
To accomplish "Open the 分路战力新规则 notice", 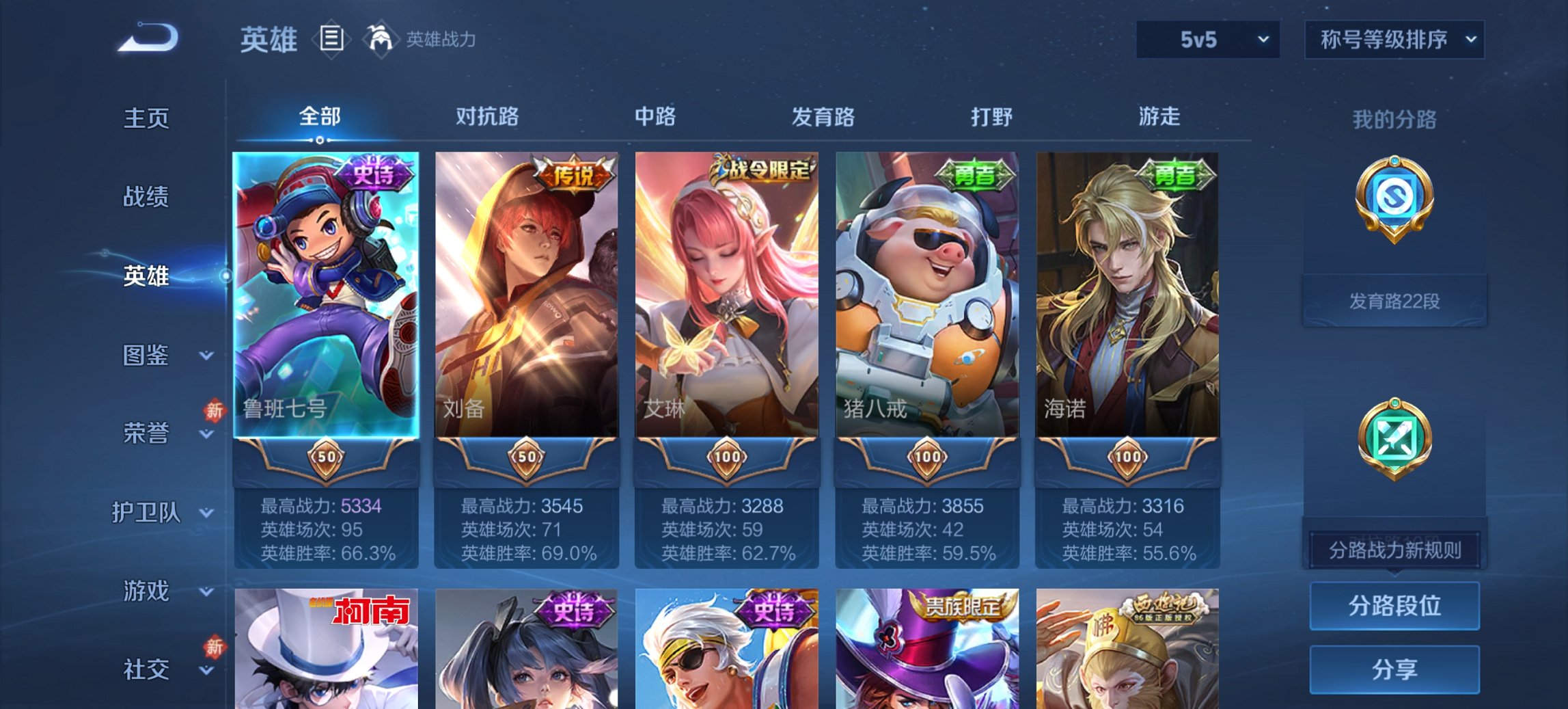I will pyautogui.click(x=1394, y=548).
